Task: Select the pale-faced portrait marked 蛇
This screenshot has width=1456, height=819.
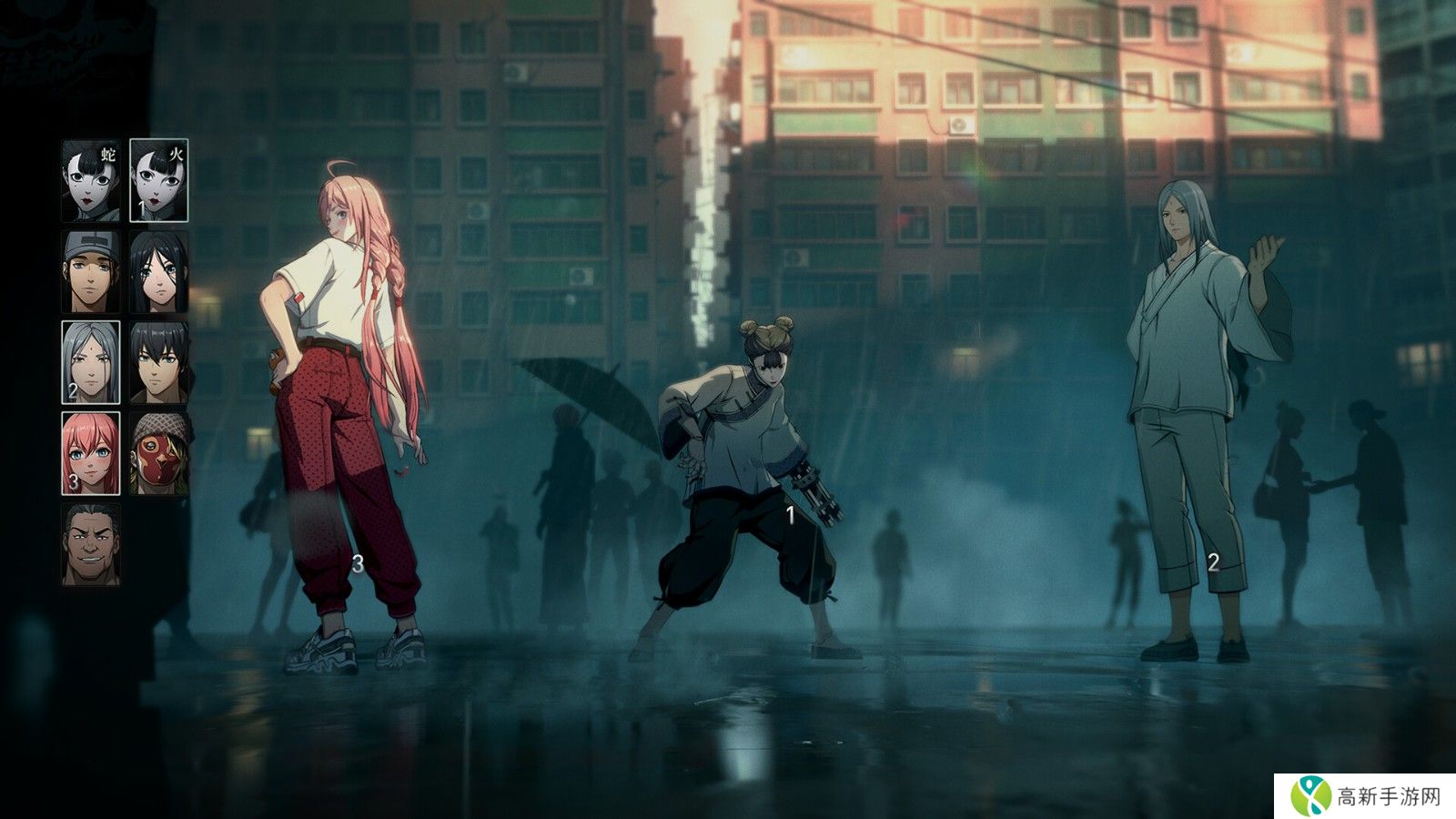Action: tap(90, 180)
